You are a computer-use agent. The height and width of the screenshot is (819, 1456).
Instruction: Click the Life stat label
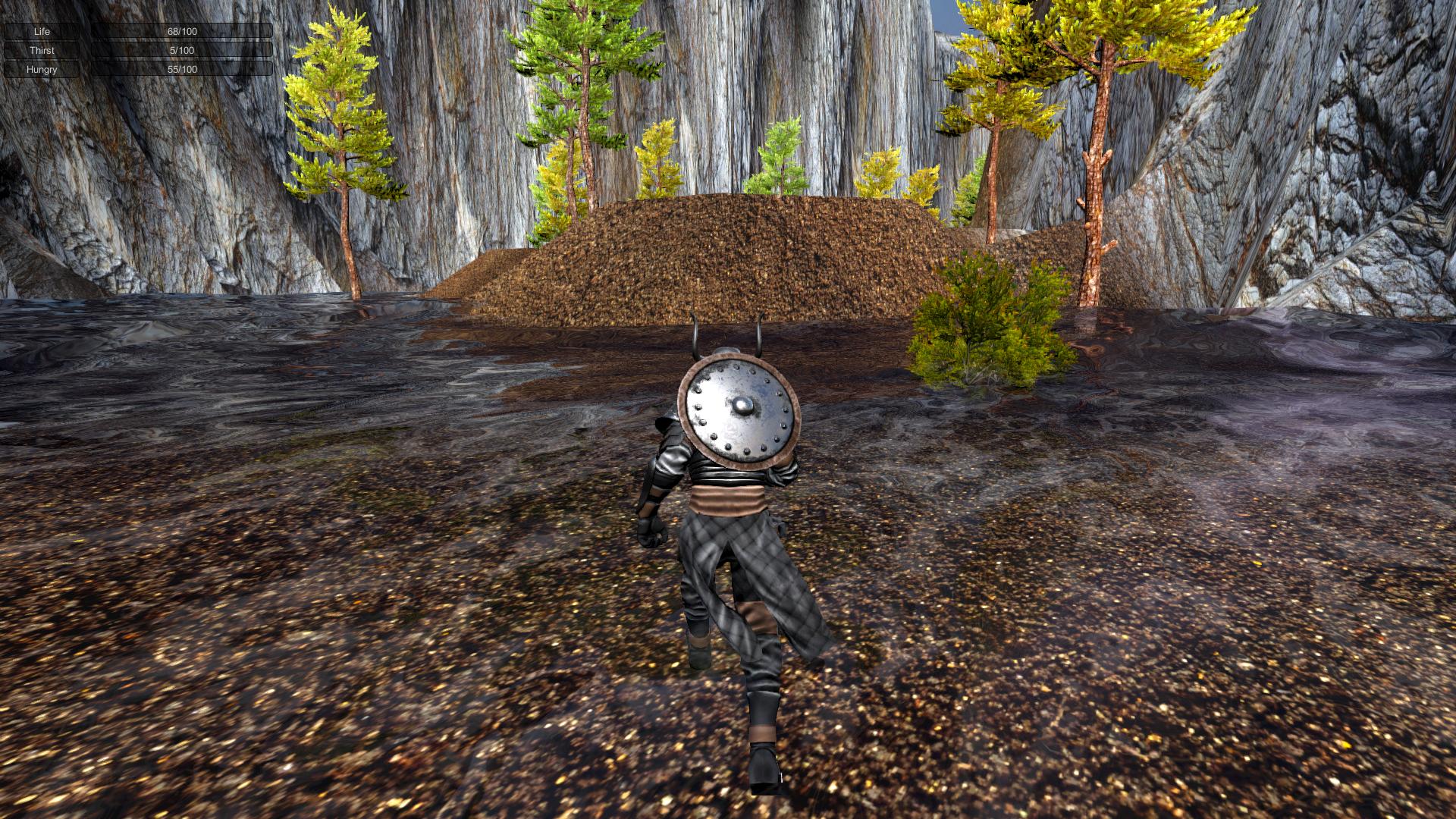coord(41,32)
